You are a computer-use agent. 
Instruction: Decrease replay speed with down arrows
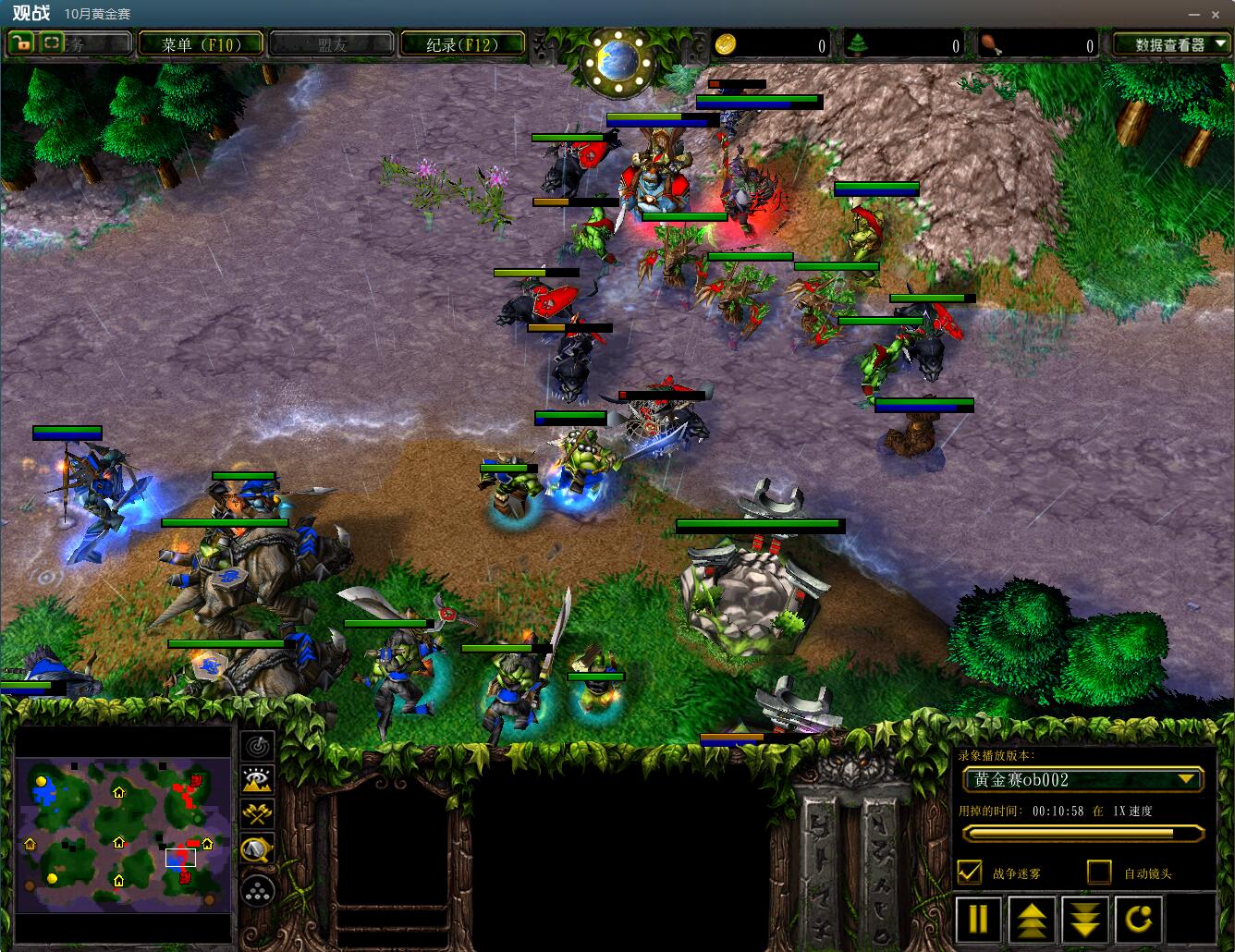coord(1084,919)
